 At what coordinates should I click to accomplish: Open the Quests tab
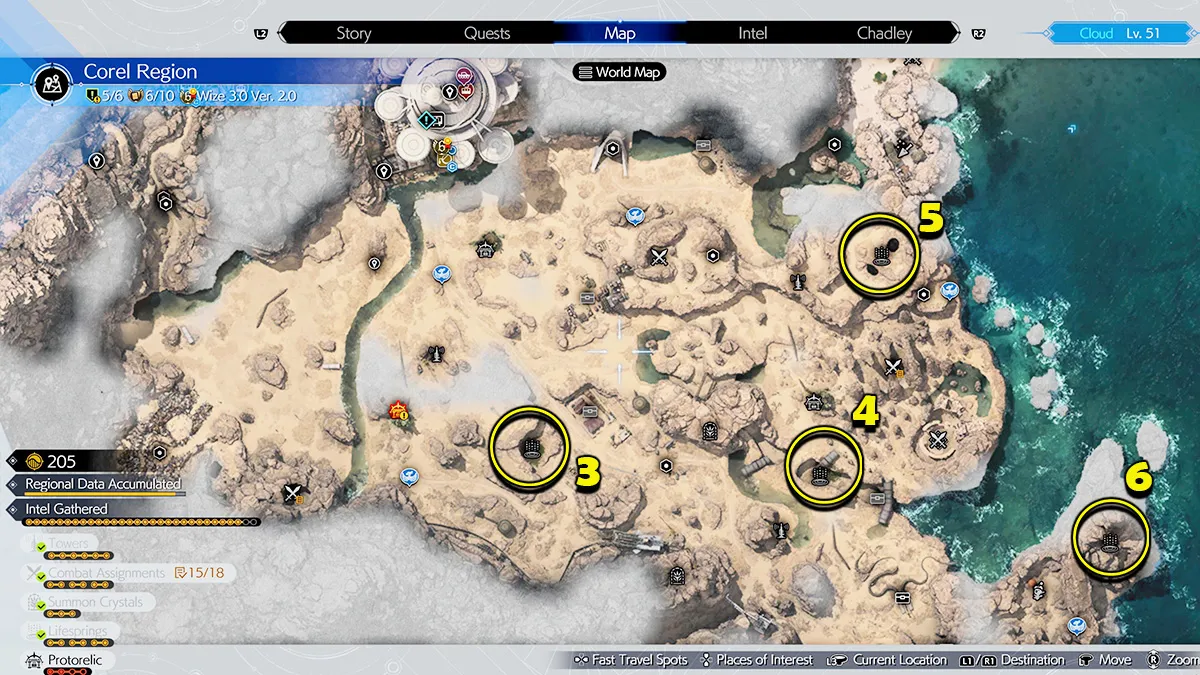click(x=487, y=33)
